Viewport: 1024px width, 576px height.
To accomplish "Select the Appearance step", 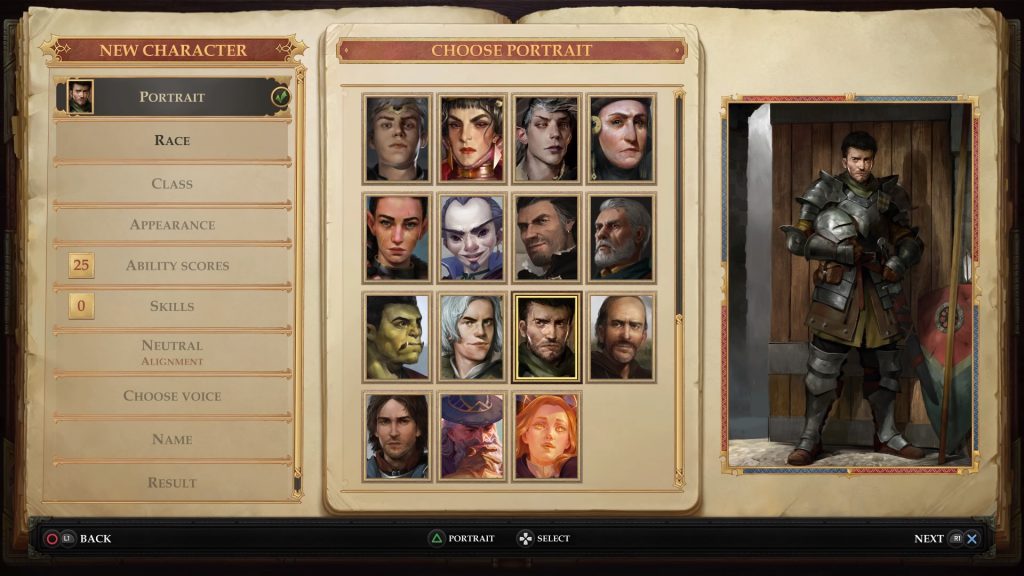I will tap(172, 225).
